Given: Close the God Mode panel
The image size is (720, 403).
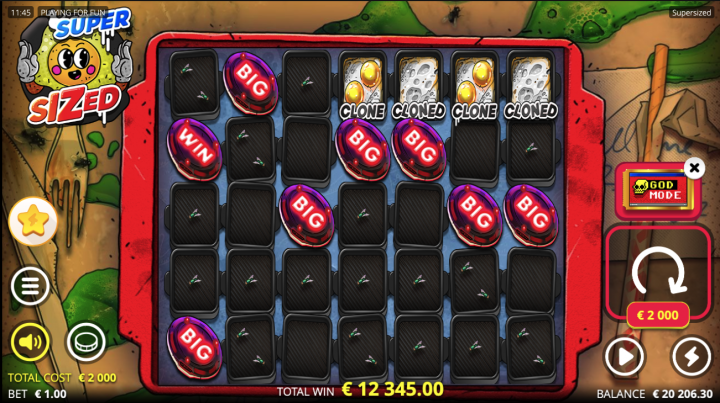Looking at the screenshot, I should (x=694, y=168).
